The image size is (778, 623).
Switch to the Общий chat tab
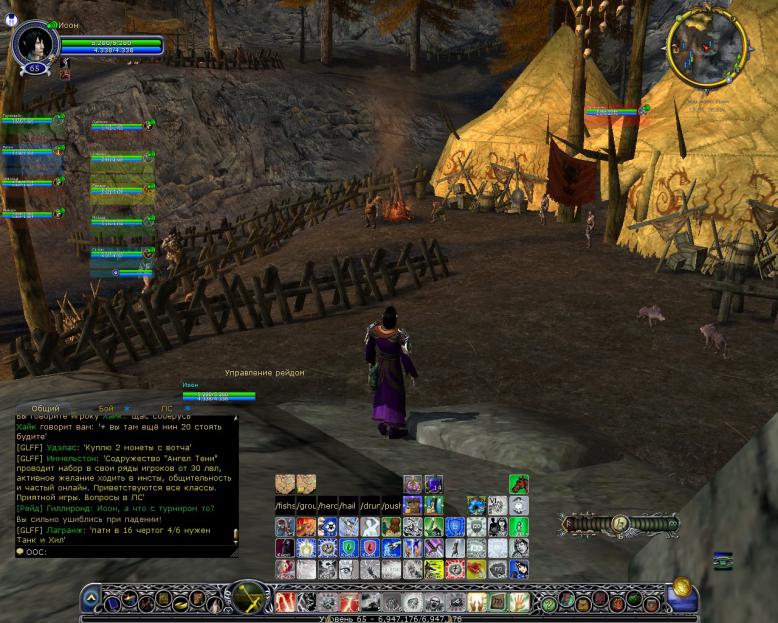tap(45, 408)
